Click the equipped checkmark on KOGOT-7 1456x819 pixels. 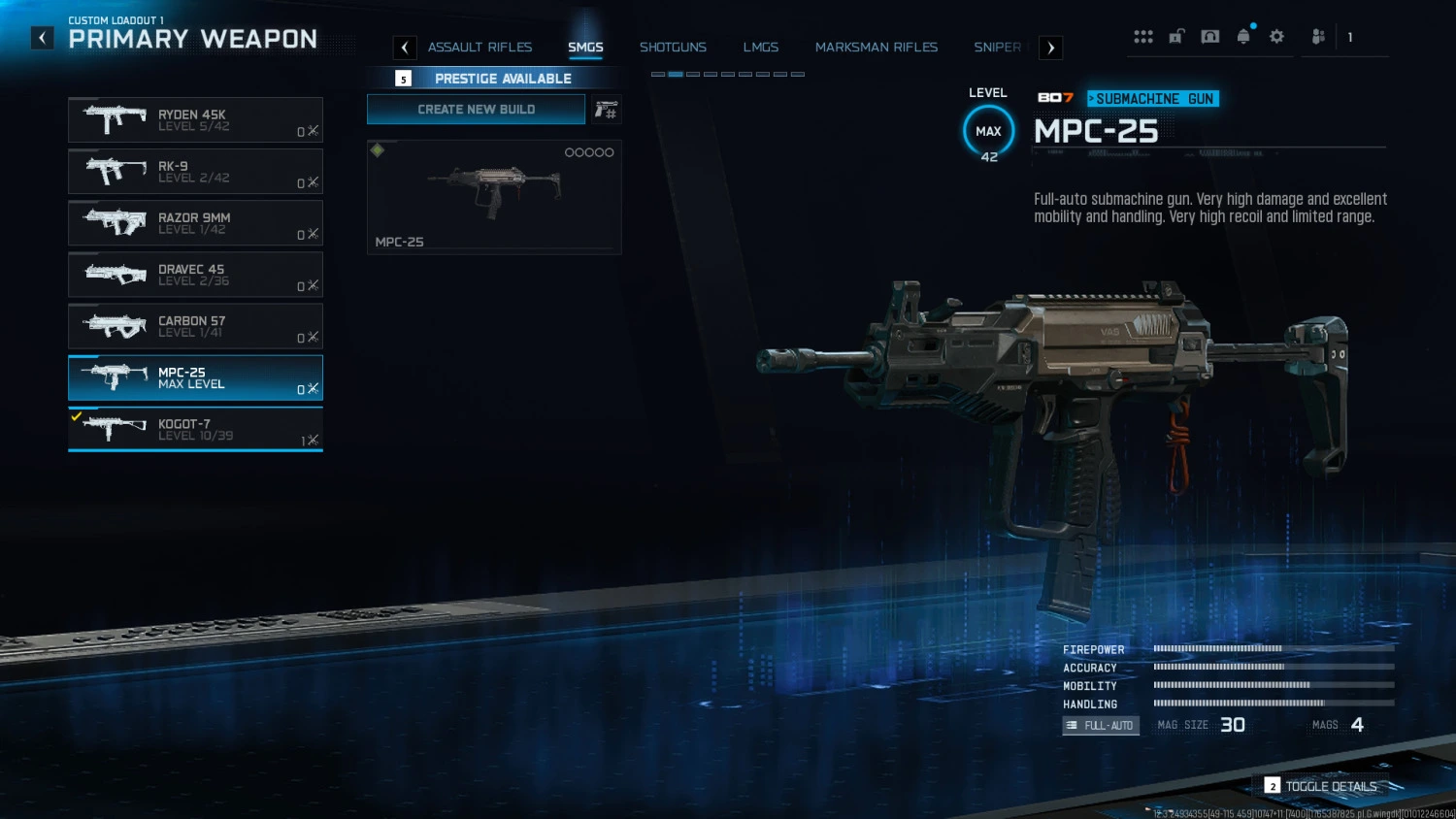(x=79, y=416)
